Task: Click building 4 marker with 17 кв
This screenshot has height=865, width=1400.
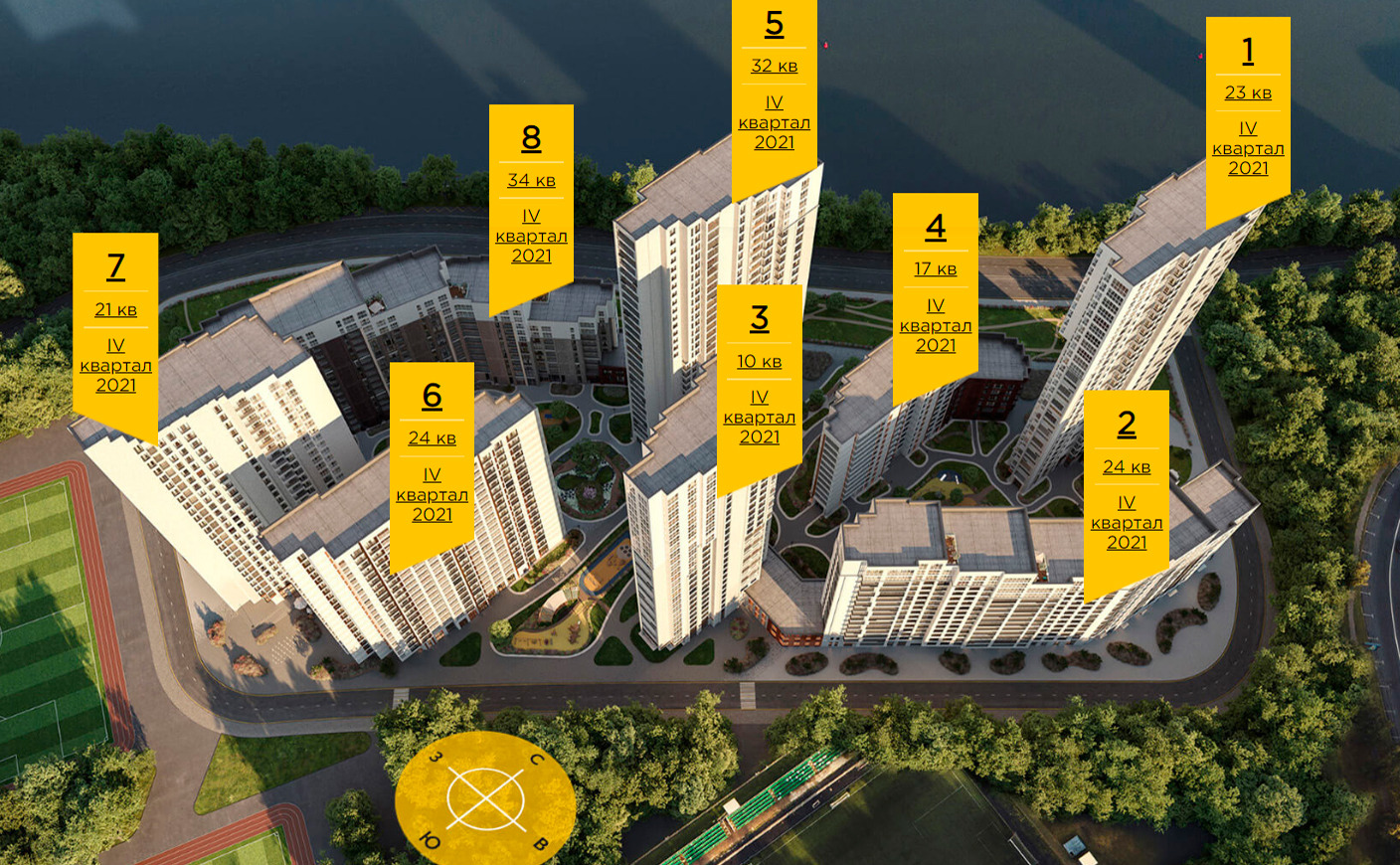Action: pos(935,287)
